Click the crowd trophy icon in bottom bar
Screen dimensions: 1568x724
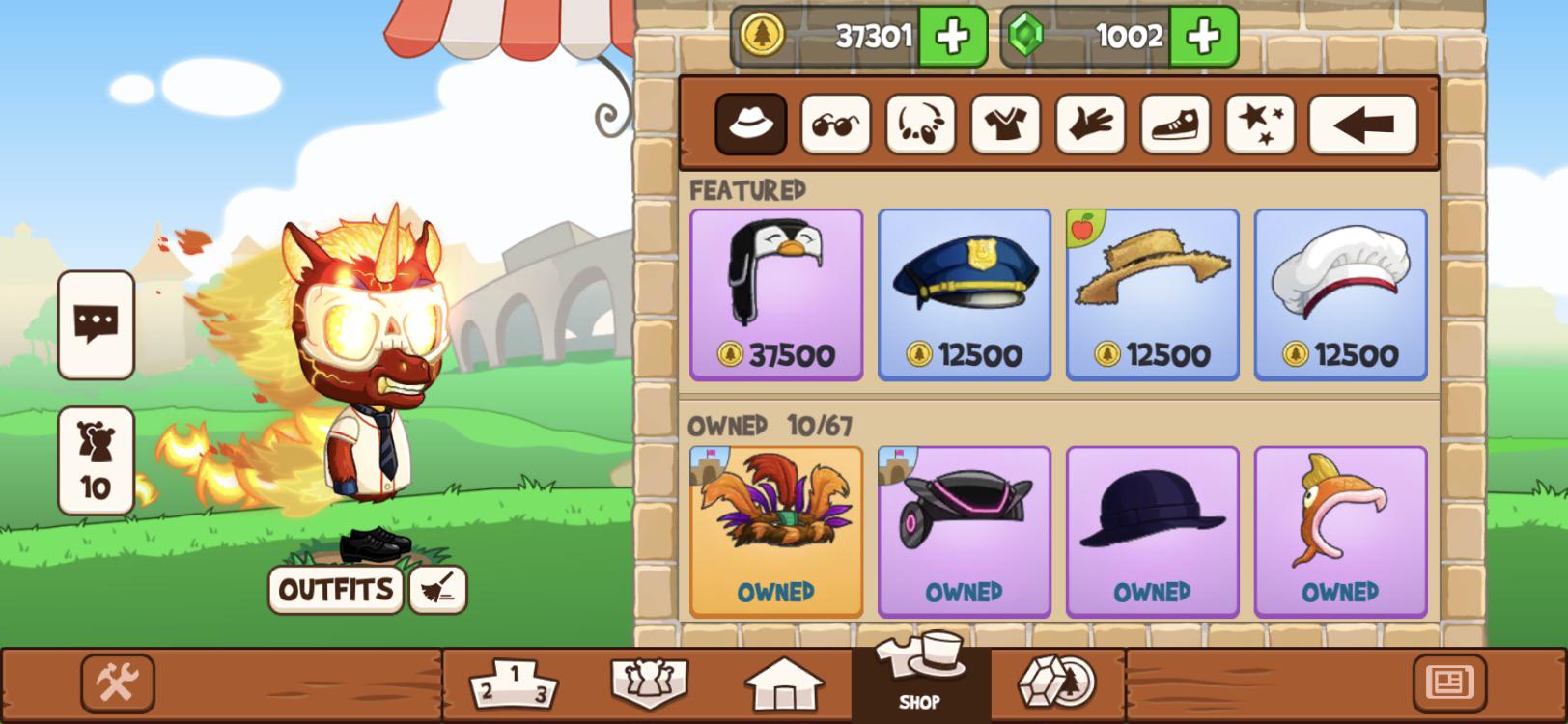(649, 682)
